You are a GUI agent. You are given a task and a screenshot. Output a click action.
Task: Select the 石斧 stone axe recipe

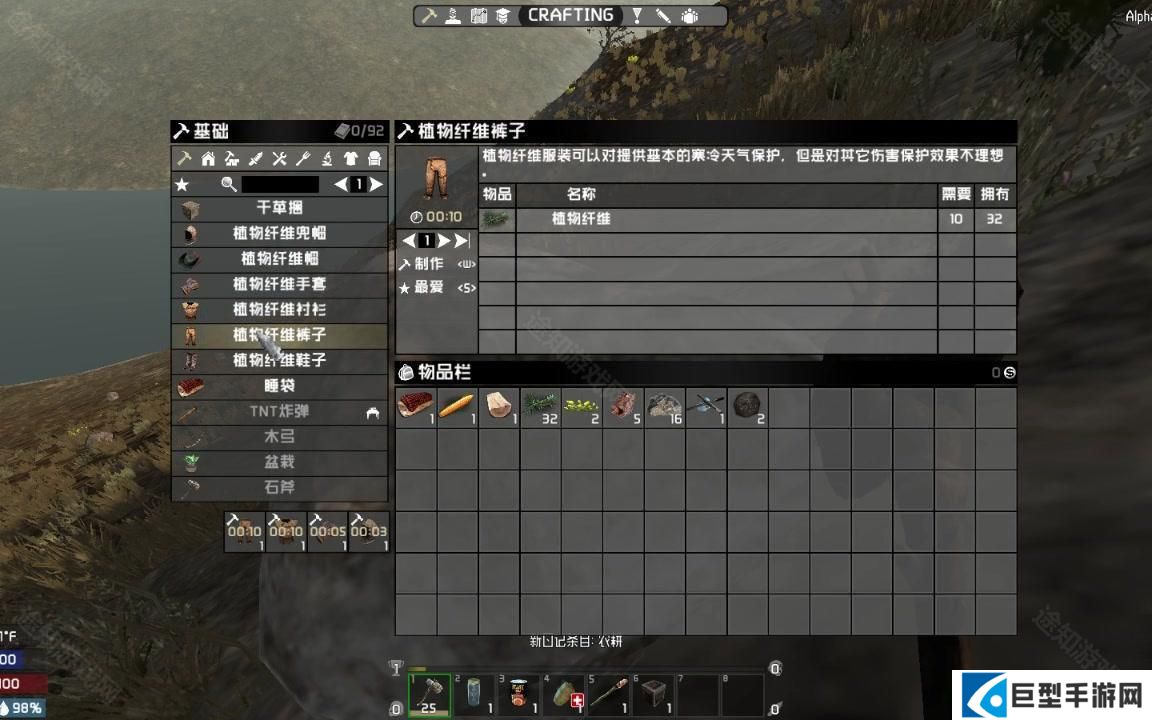pyautogui.click(x=279, y=488)
